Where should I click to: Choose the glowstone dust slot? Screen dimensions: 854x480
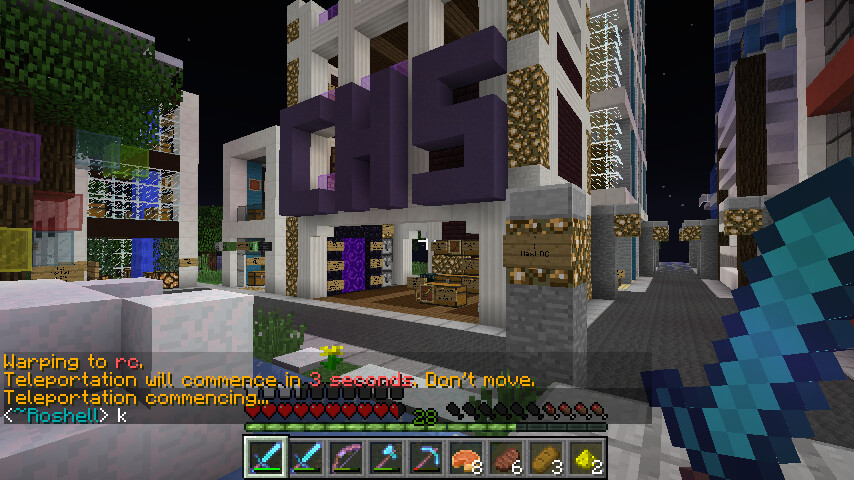coord(587,458)
